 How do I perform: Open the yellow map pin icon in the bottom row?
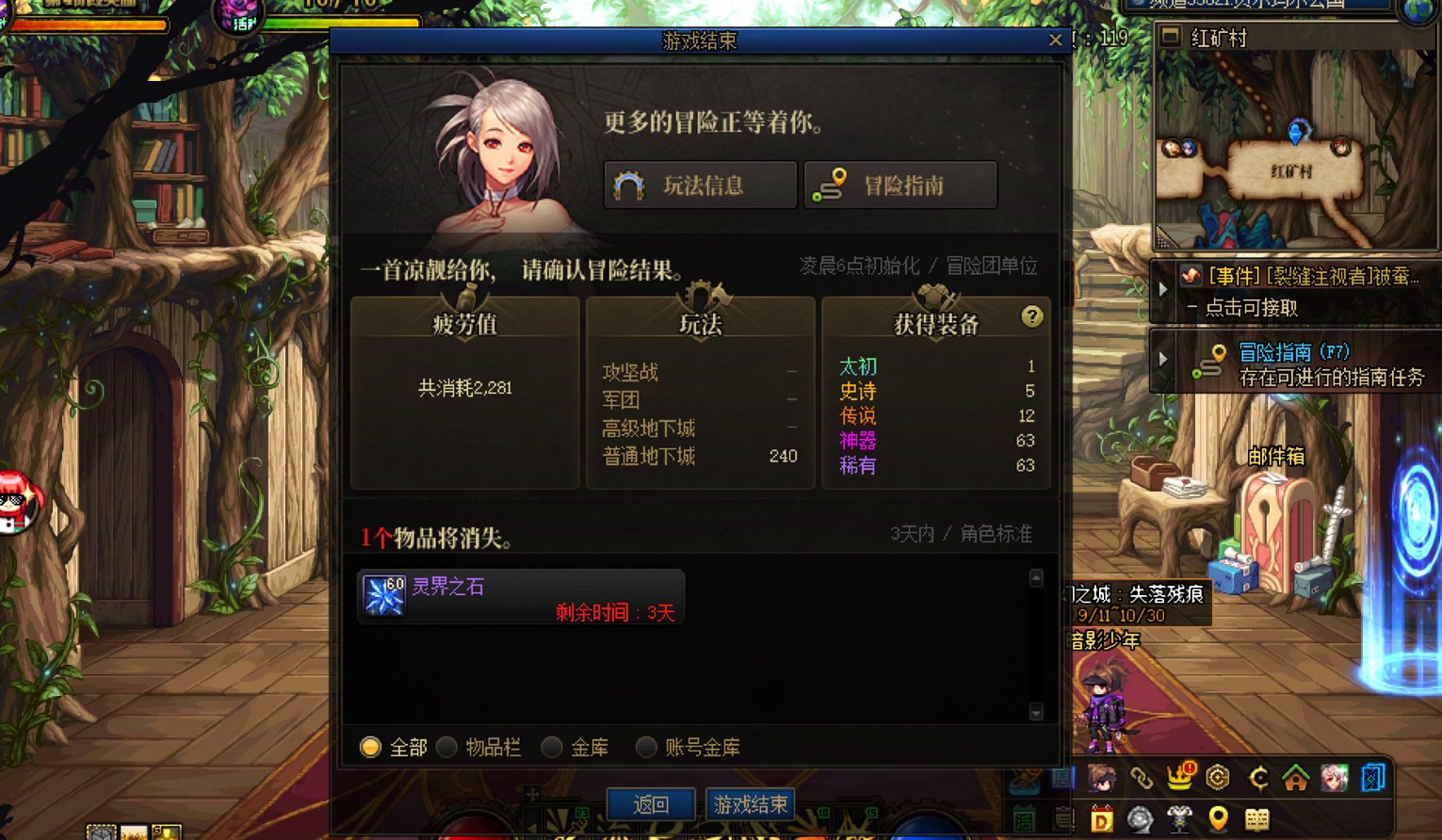click(x=1218, y=819)
